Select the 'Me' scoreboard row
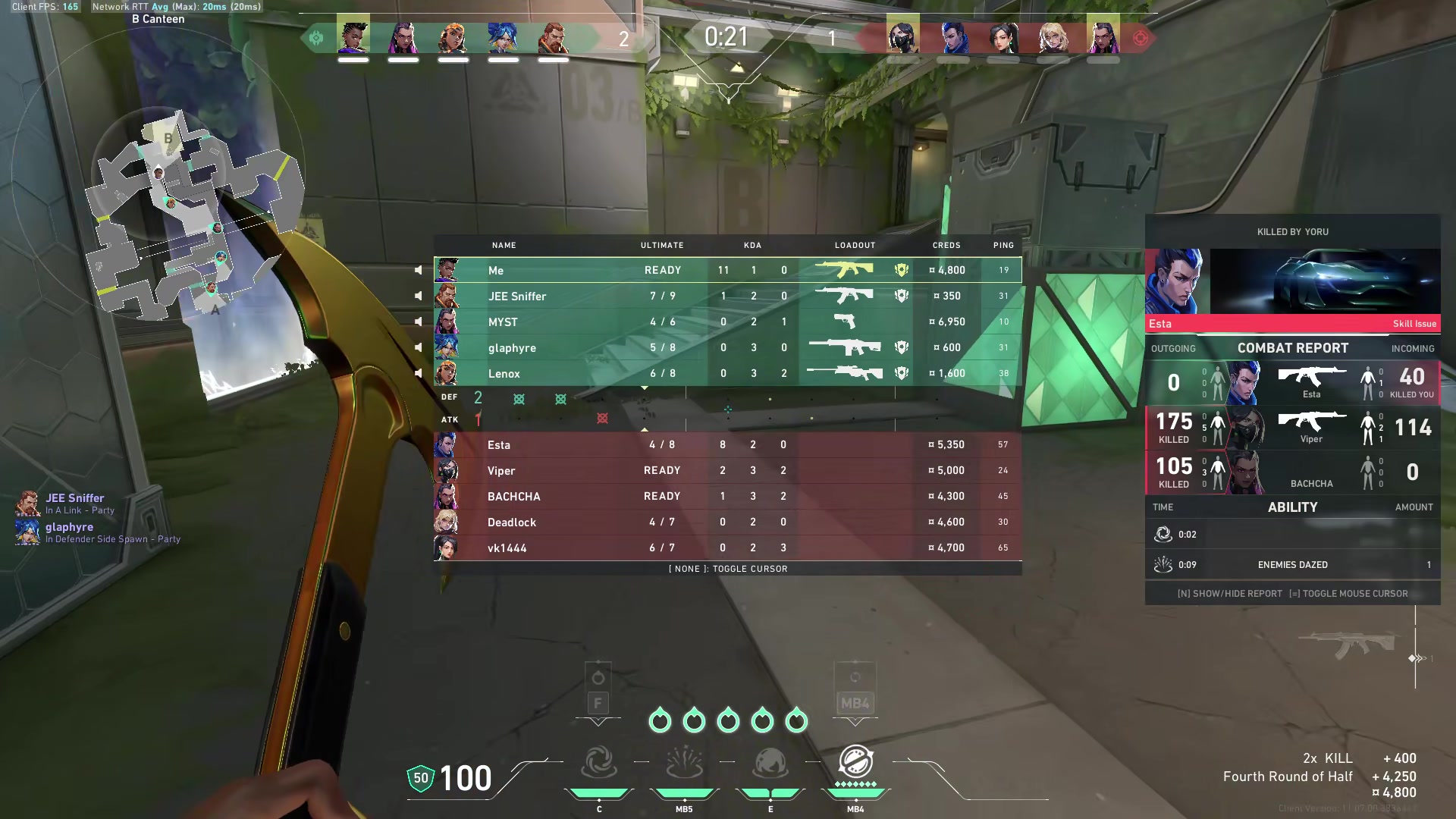 (x=726, y=270)
